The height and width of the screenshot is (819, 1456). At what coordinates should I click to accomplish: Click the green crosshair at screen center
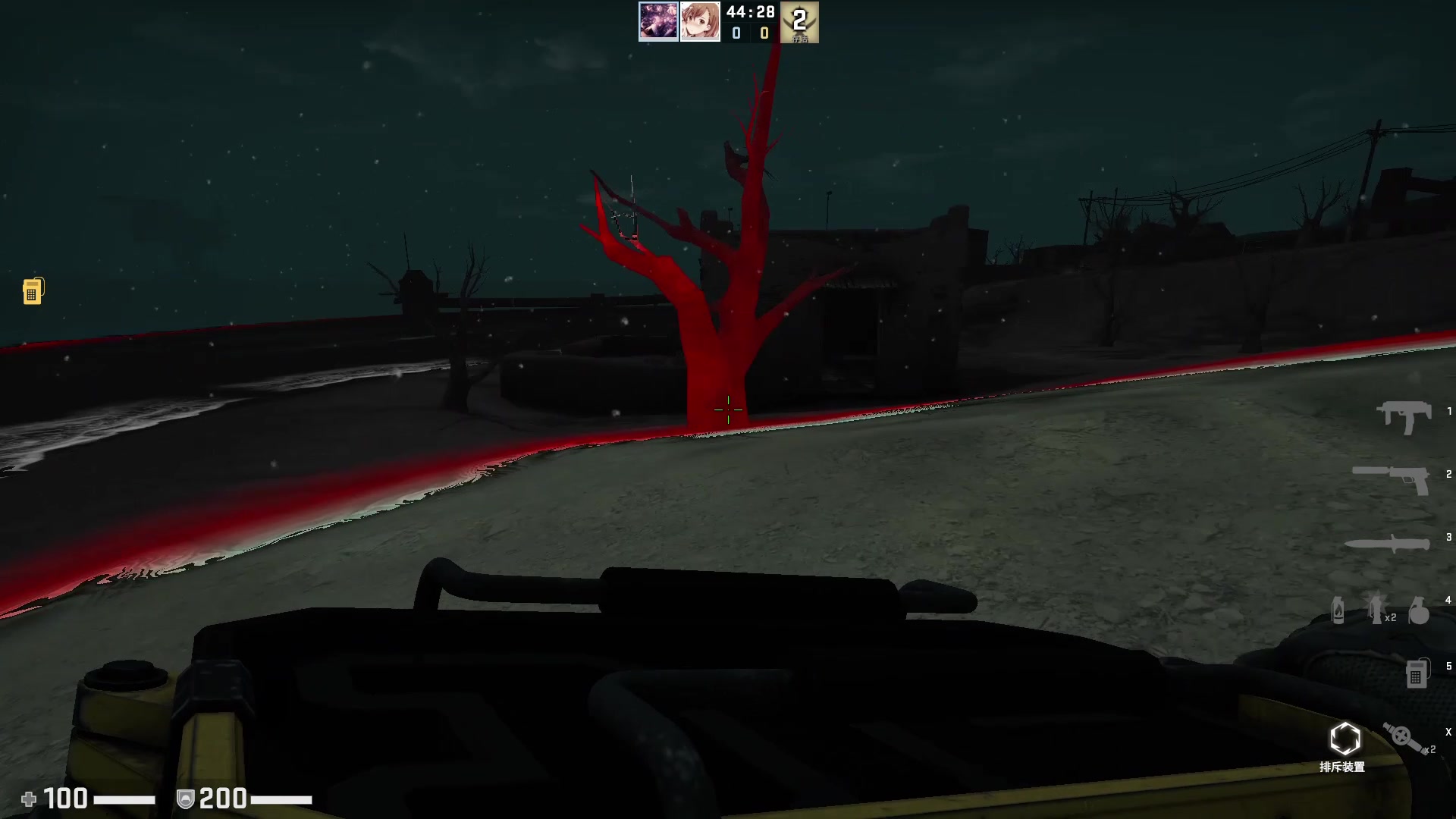click(728, 409)
